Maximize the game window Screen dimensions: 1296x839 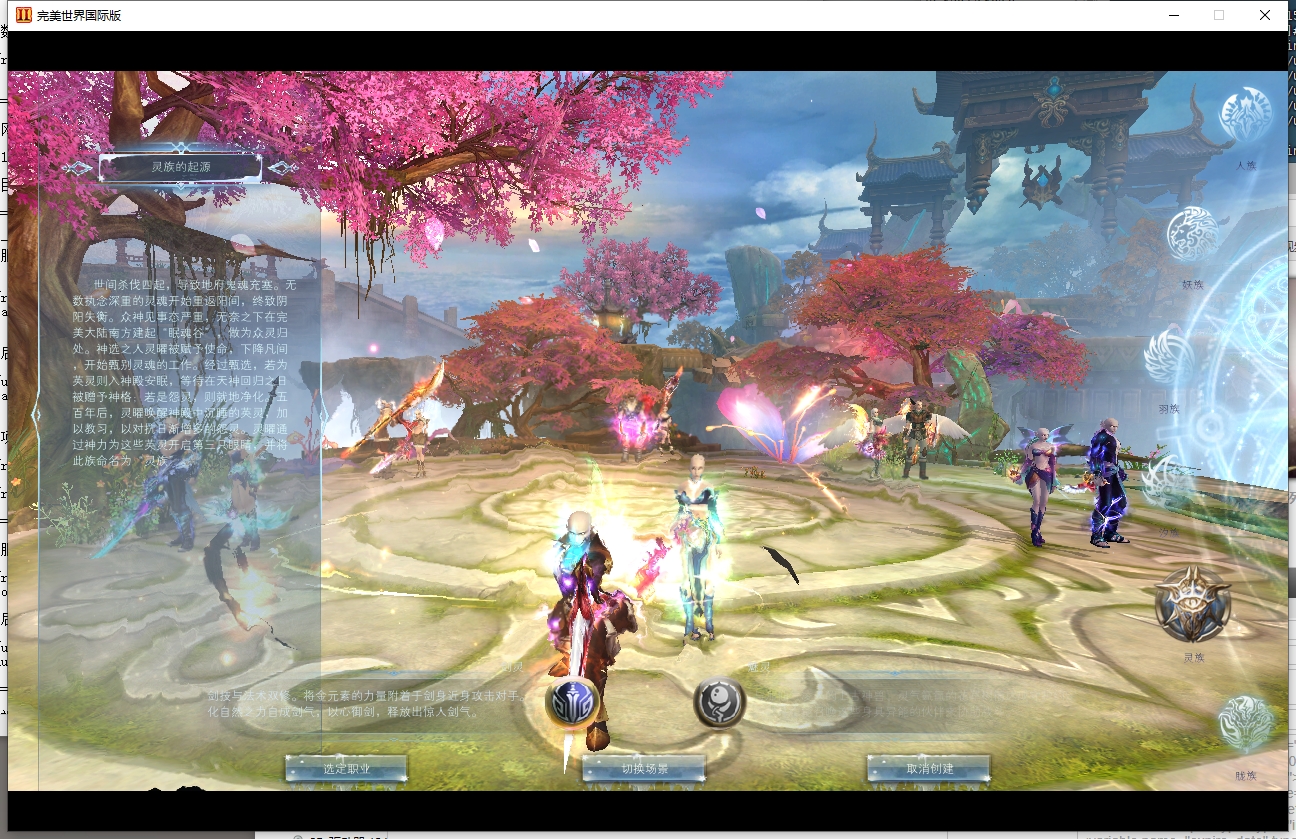[x=1219, y=15]
